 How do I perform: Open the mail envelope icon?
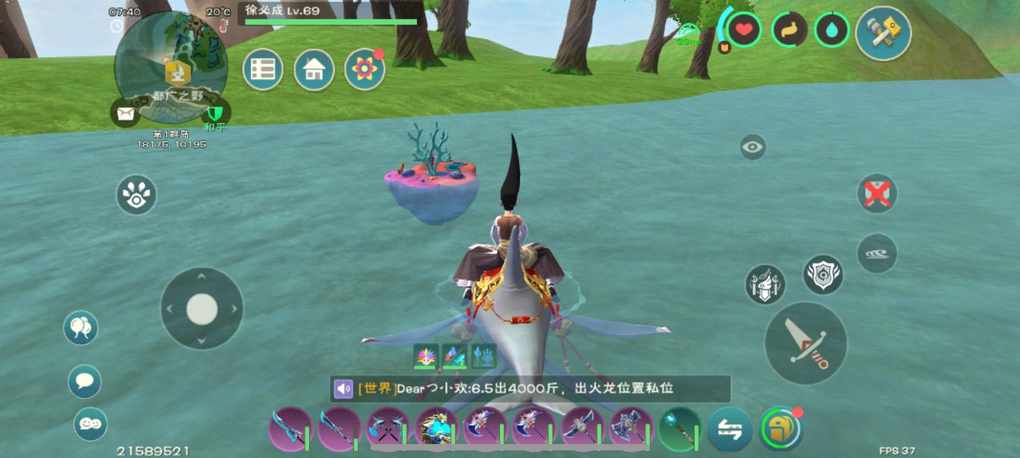[126, 114]
